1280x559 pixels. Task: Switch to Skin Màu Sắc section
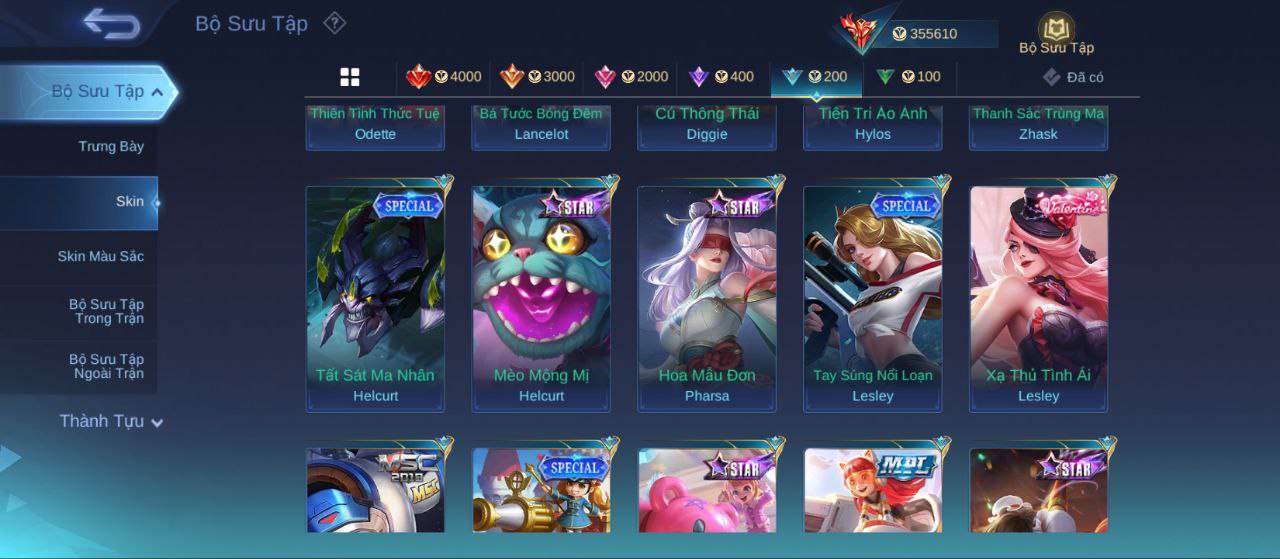click(100, 257)
